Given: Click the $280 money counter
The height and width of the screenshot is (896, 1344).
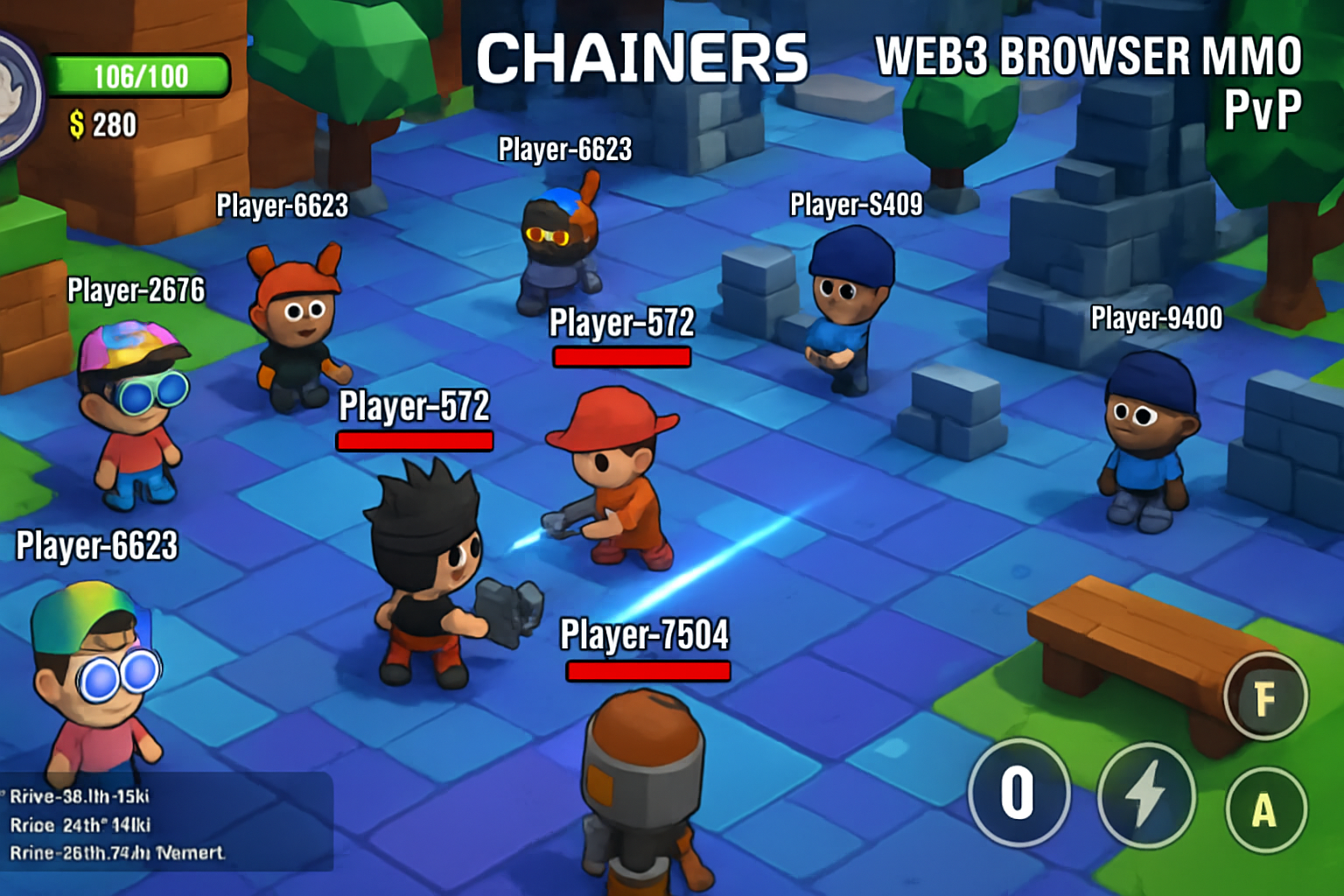Looking at the screenshot, I should click(x=101, y=124).
